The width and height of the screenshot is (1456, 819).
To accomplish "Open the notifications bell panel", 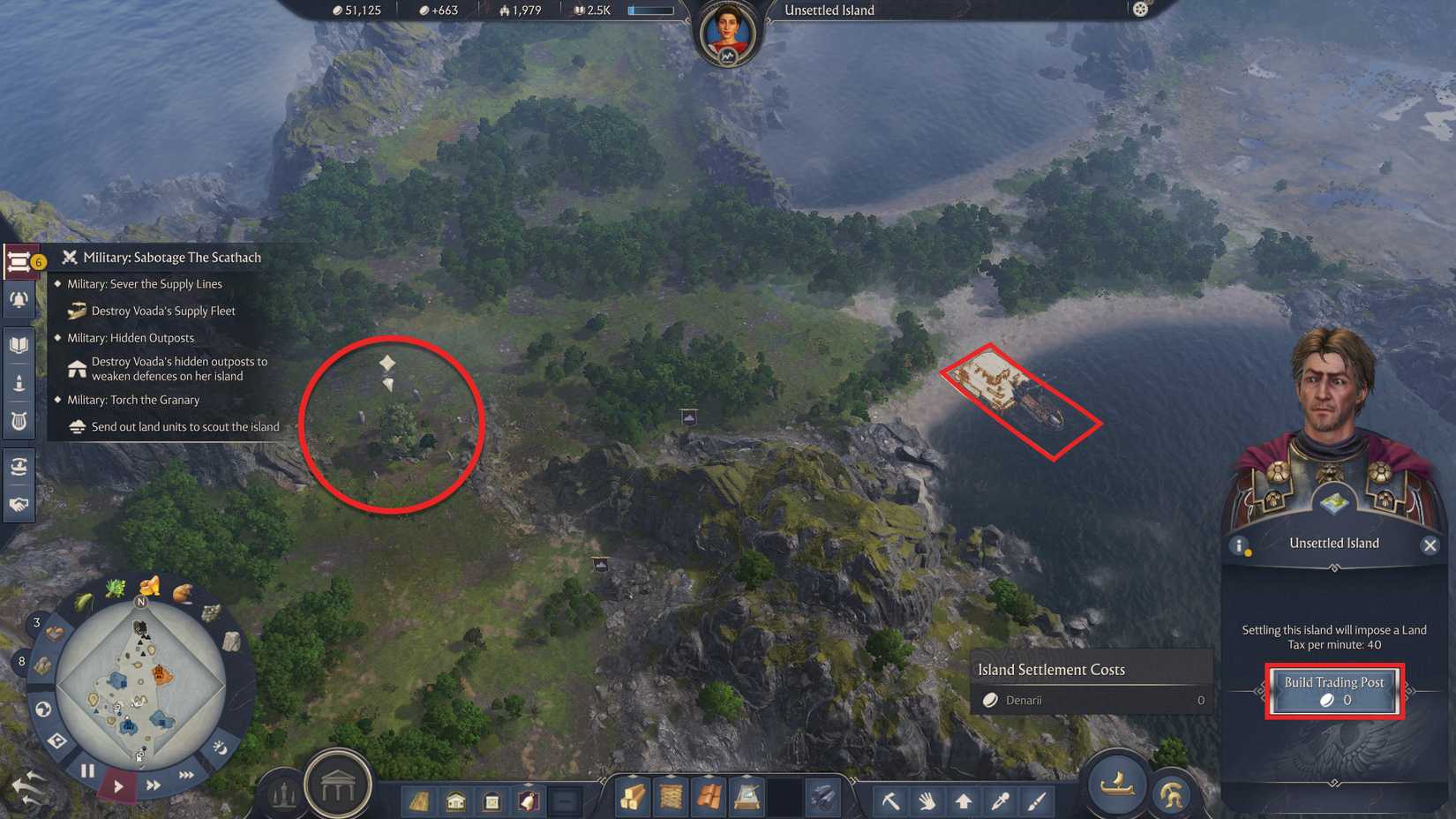I will coord(19,300).
